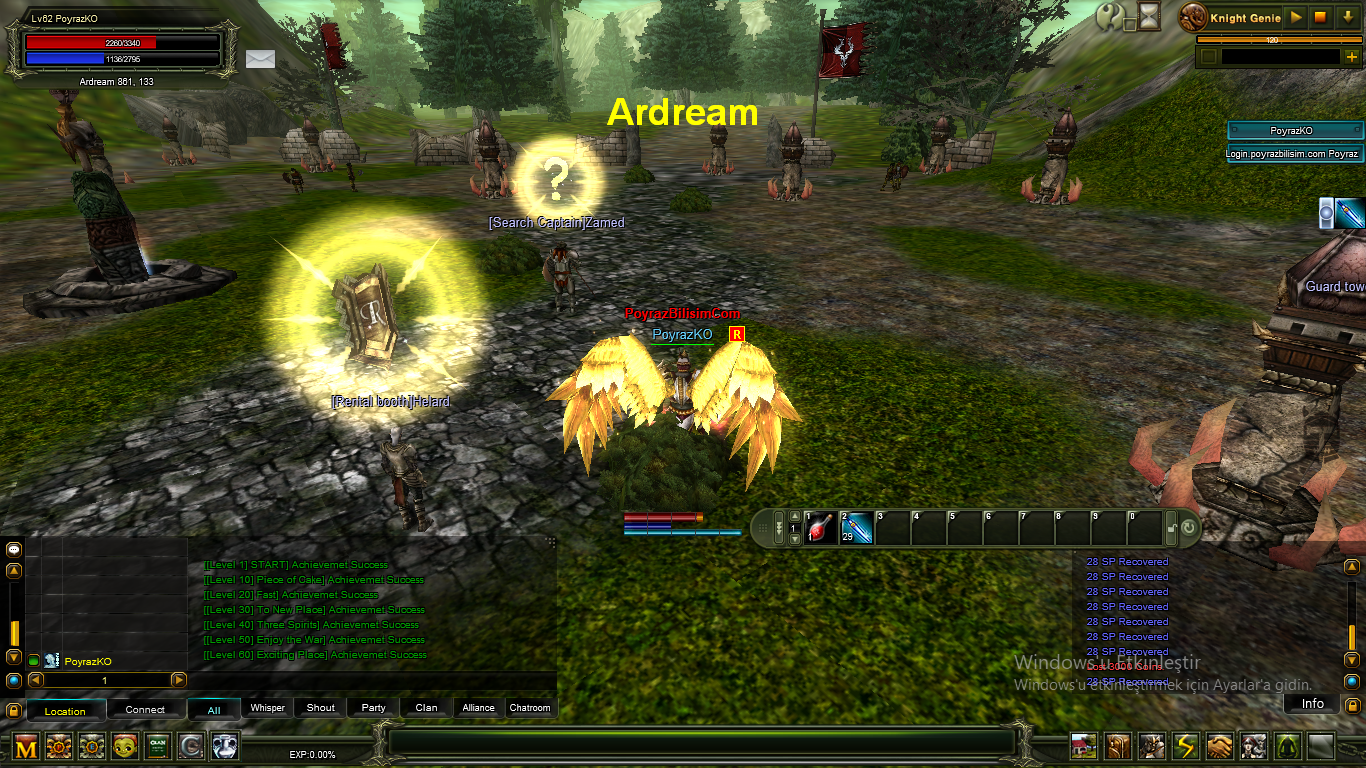Open the lightning bolt skill menu icon
The image size is (1366, 768).
(1186, 746)
